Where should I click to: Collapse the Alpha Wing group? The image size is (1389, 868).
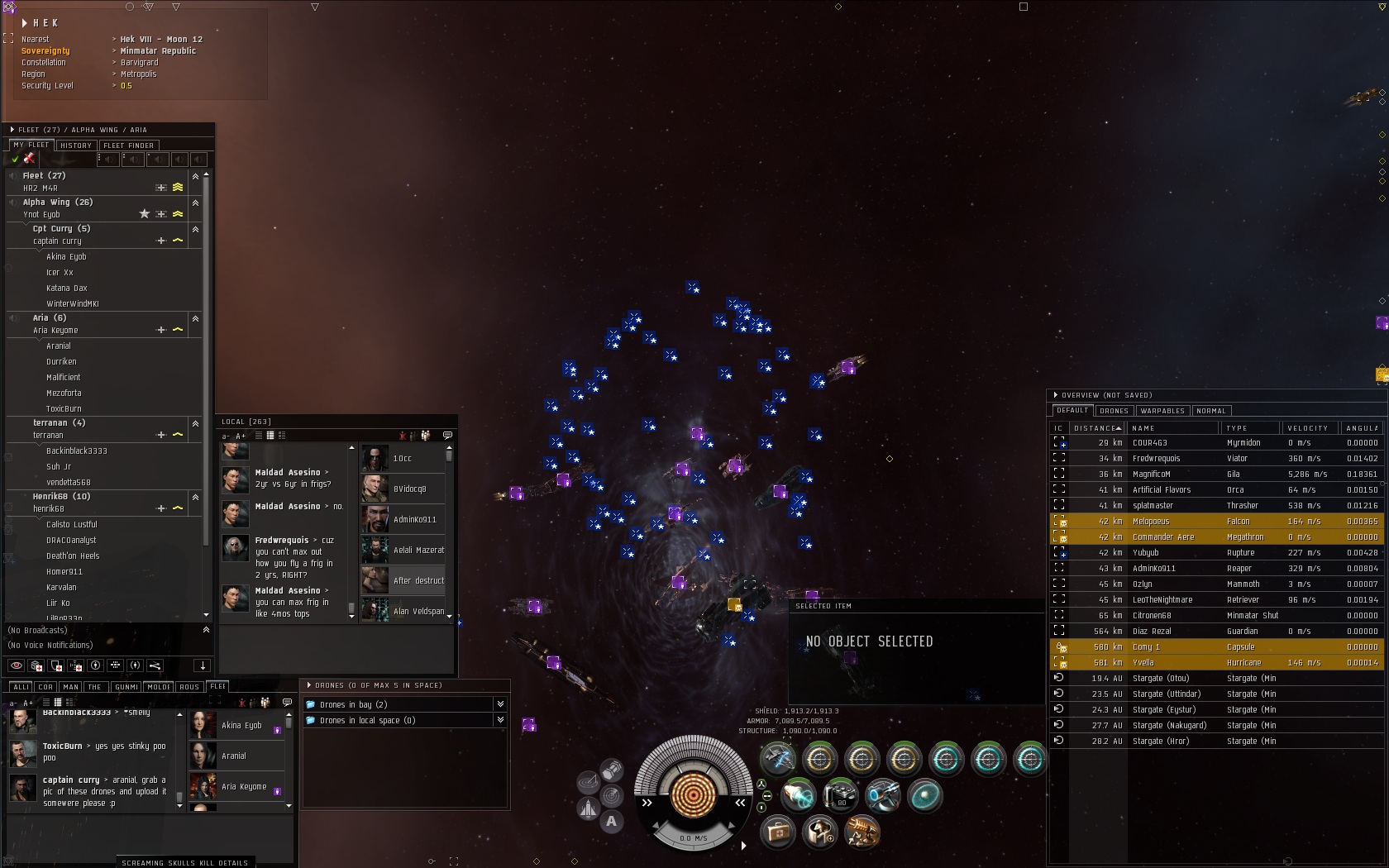[195, 203]
